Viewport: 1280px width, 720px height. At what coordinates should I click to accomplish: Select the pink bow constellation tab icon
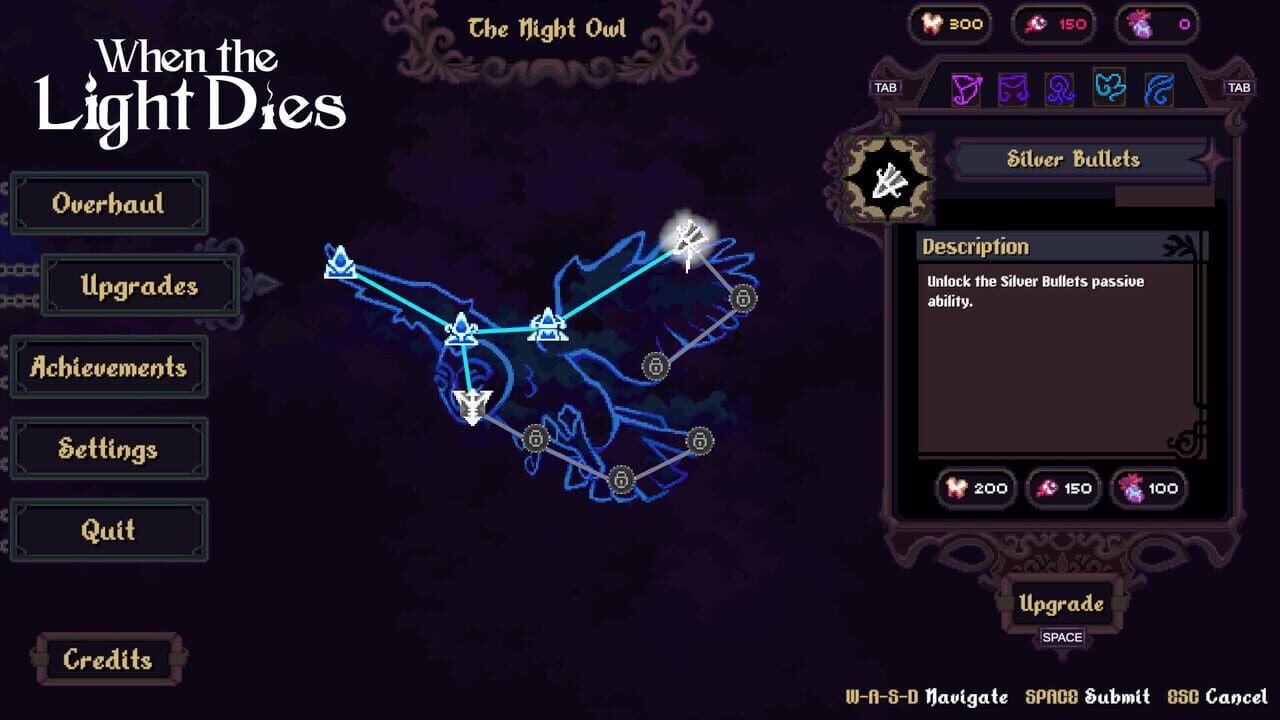coord(966,88)
